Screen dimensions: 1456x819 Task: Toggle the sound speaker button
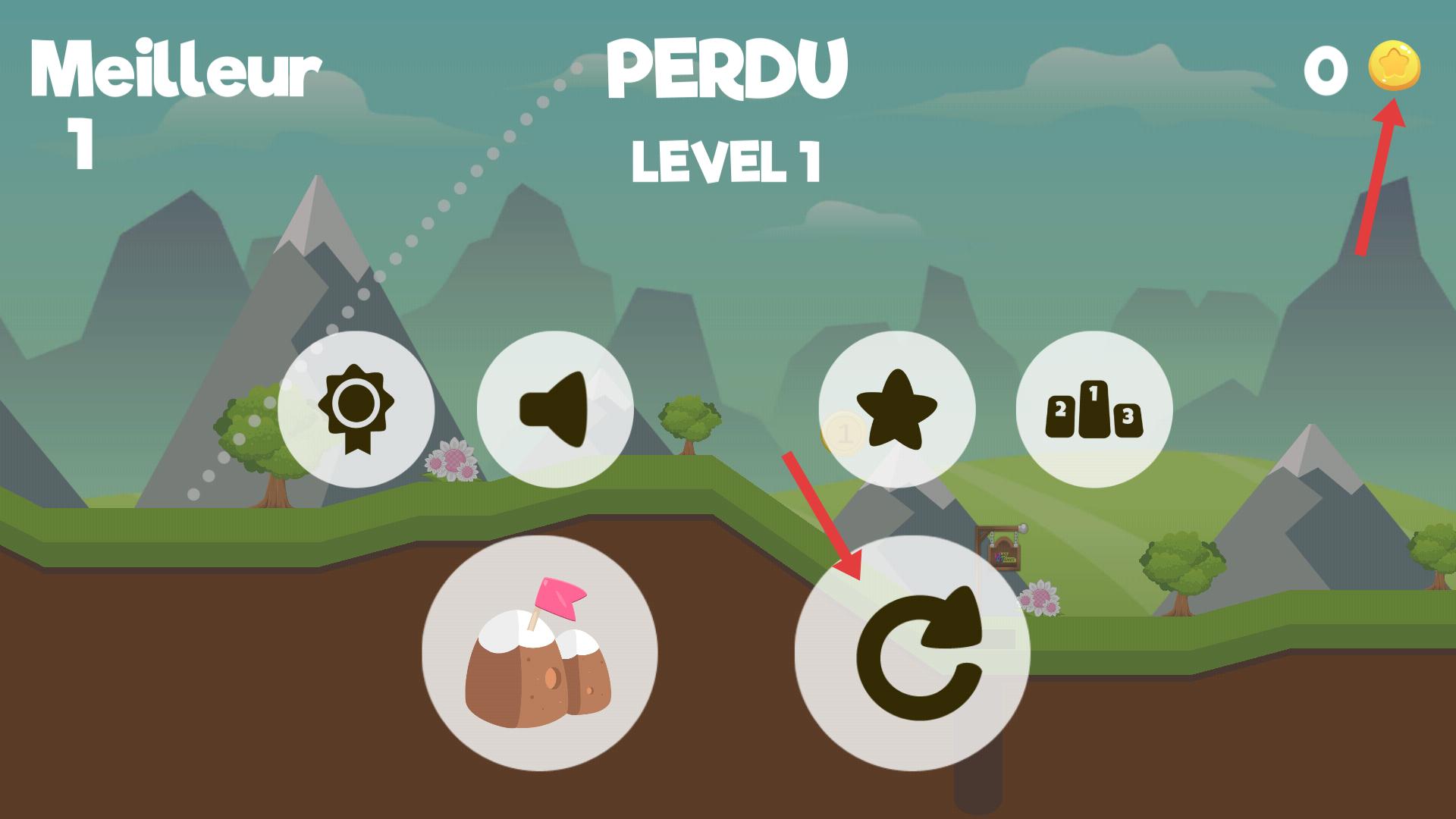pos(555,409)
